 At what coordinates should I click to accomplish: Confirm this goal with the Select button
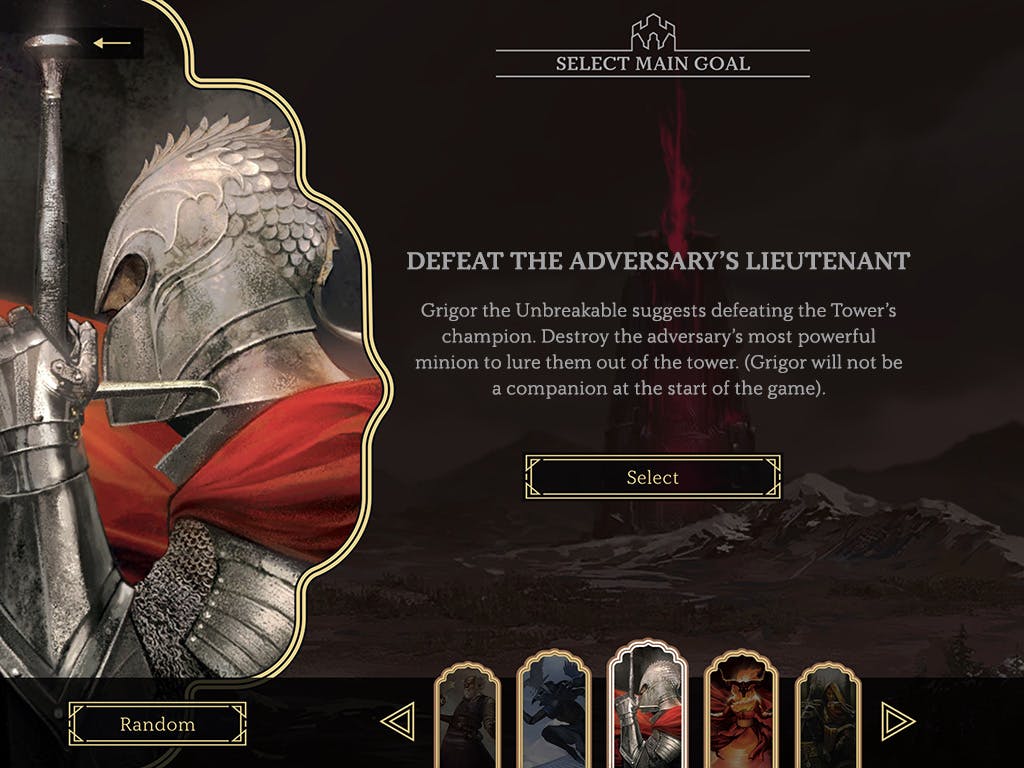652,477
